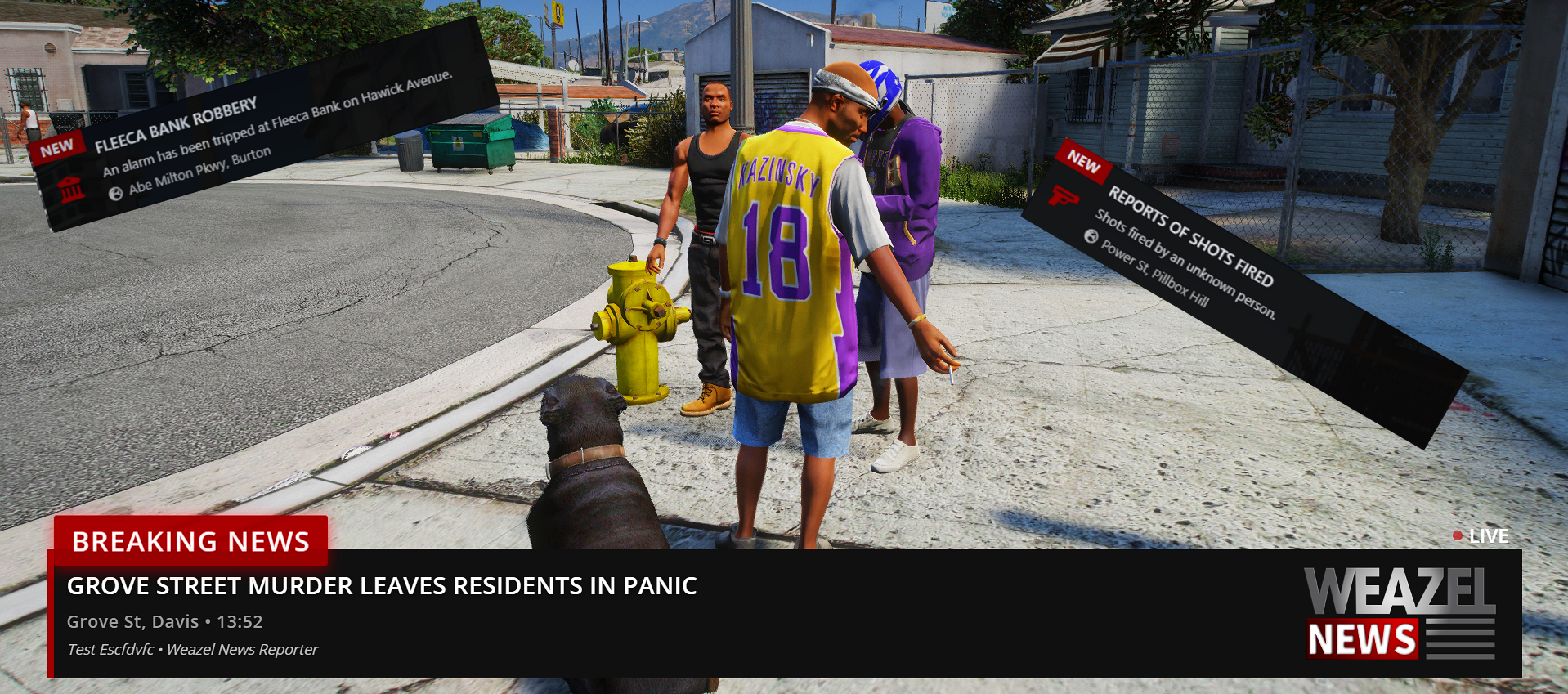The image size is (1568, 694).
Task: Click the Weazel News logo
Action: (x=1400, y=614)
